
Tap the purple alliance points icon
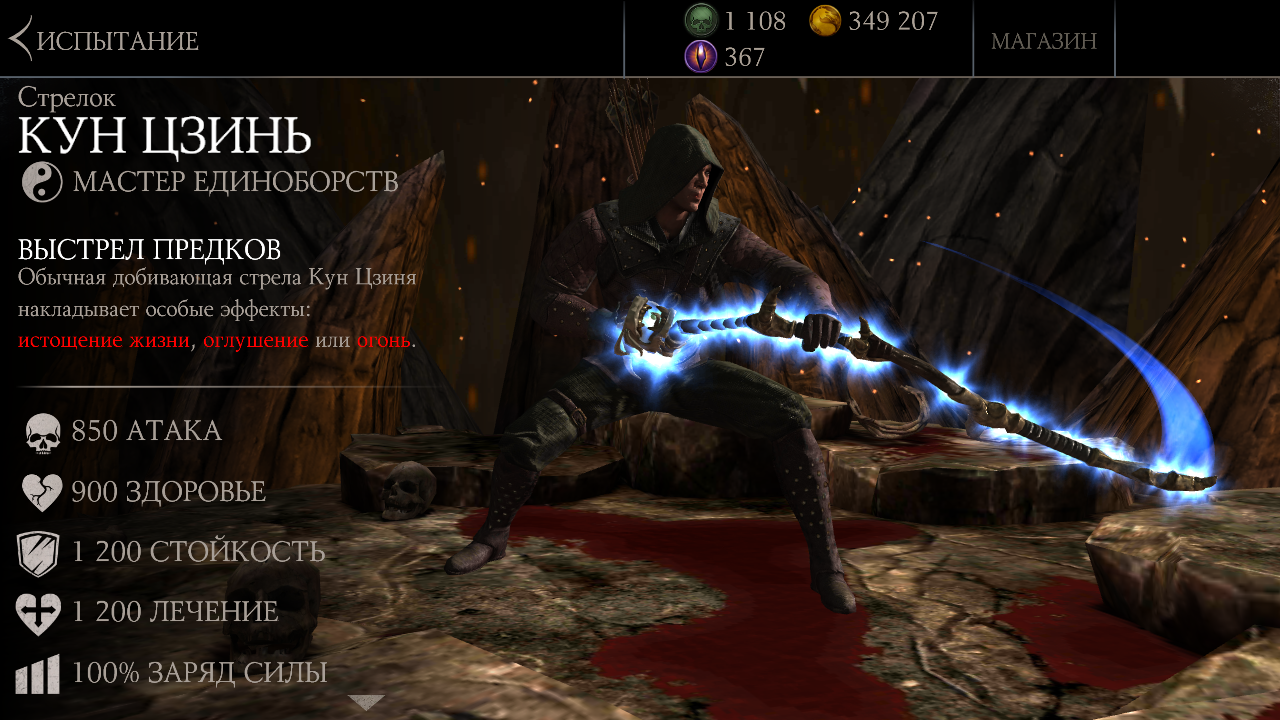coord(701,57)
